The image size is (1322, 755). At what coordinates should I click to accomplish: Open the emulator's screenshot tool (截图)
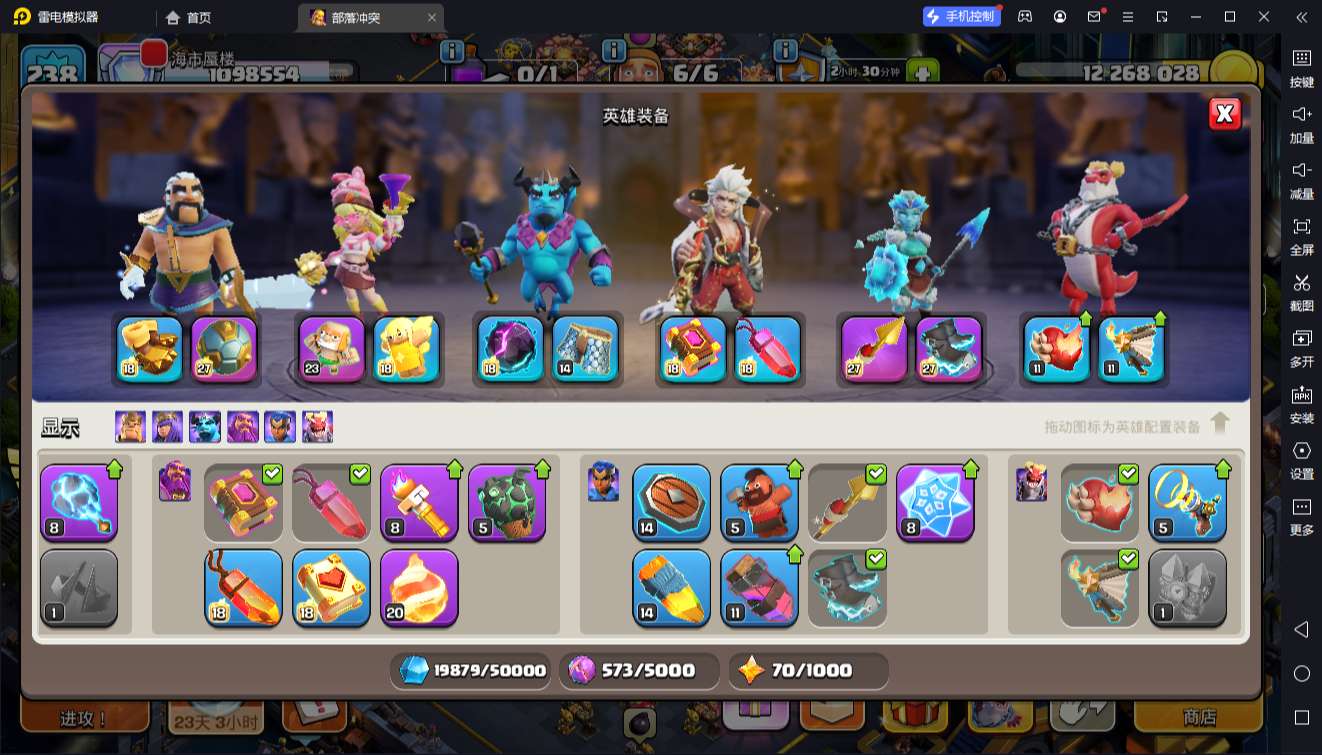coord(1301,290)
